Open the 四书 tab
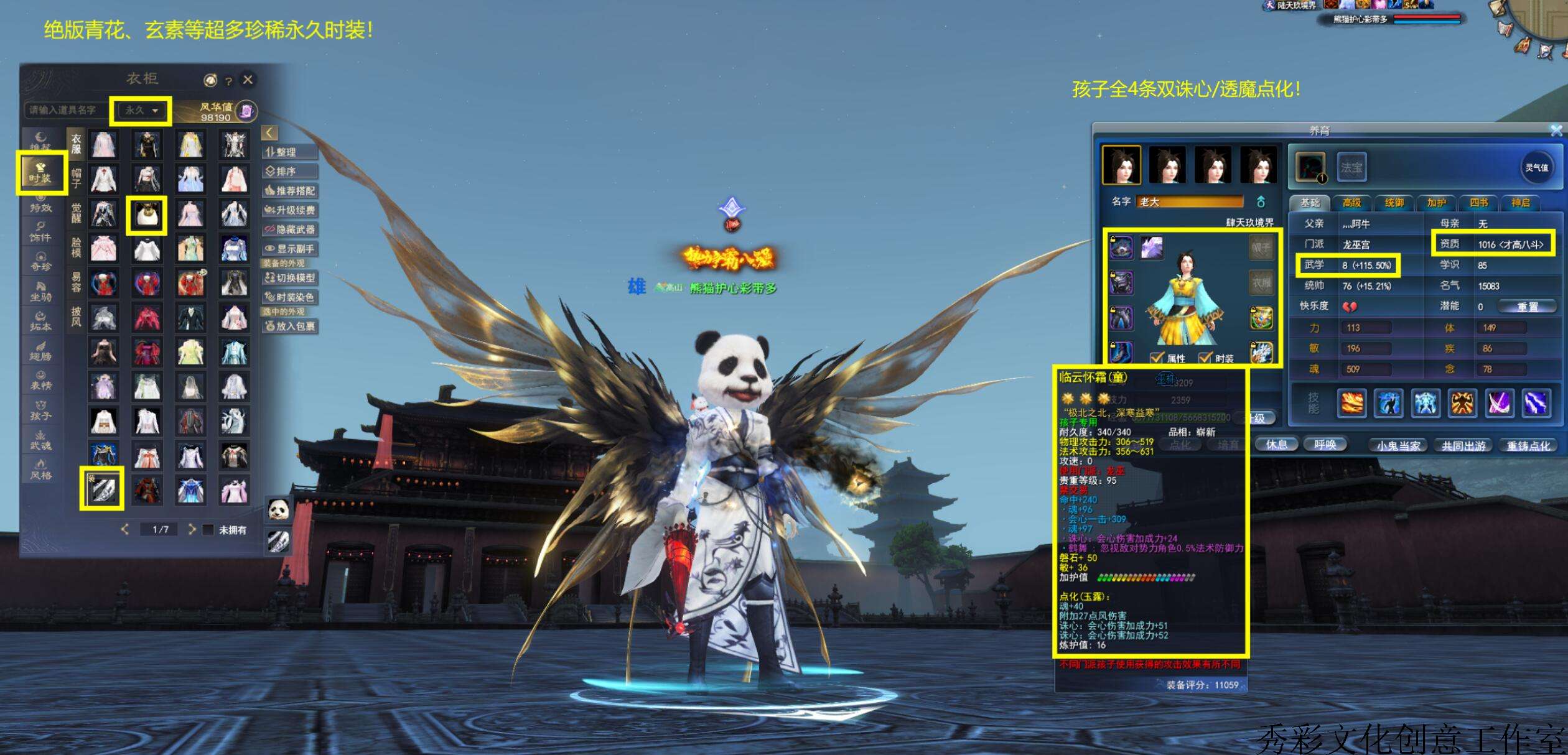The width and height of the screenshot is (1568, 755). (1478, 203)
